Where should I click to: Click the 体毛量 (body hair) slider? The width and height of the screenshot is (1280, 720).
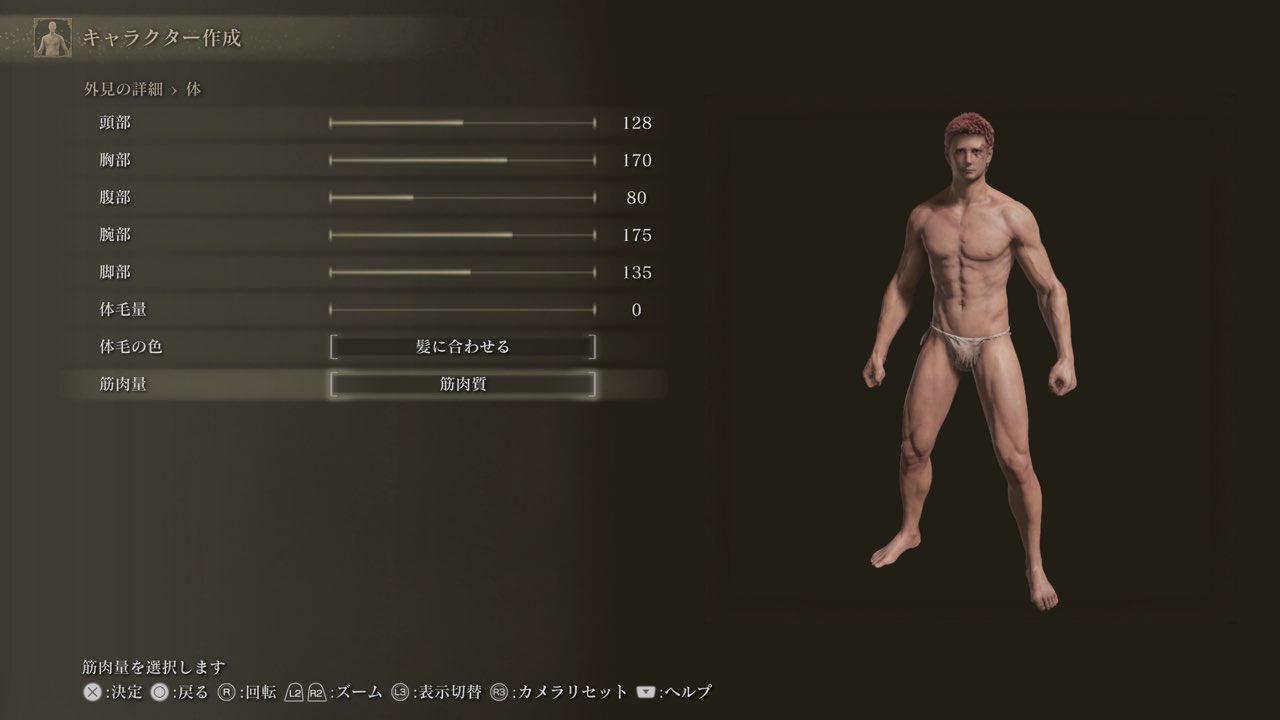click(x=462, y=310)
